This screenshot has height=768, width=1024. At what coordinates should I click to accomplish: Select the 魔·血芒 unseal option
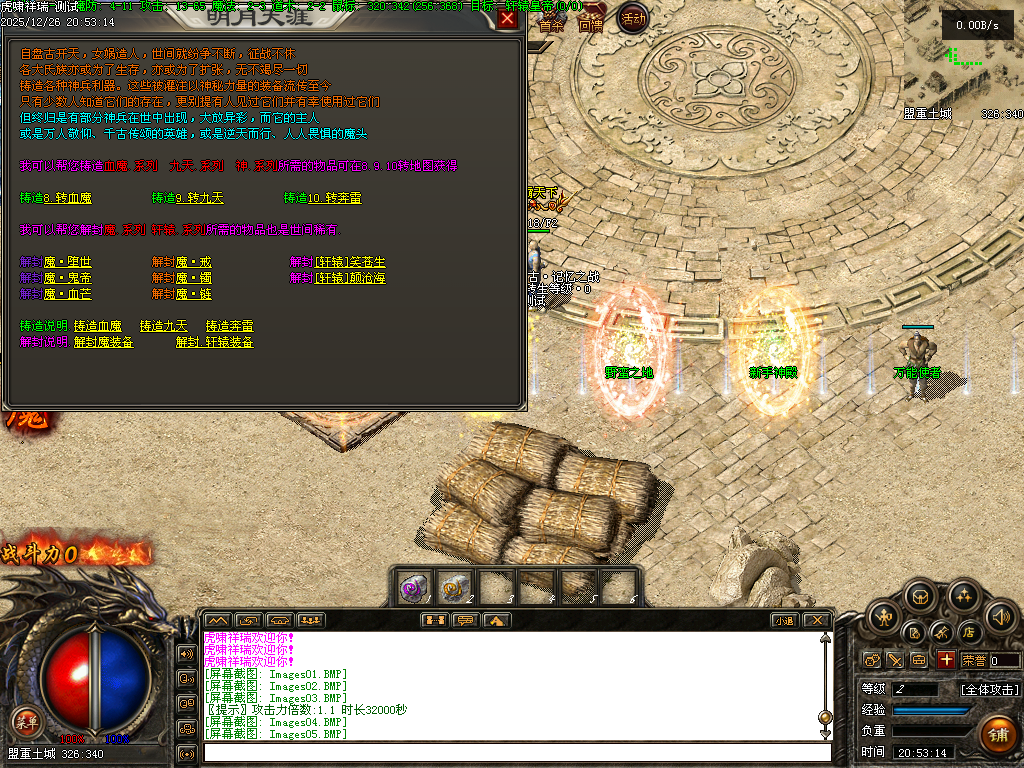coord(67,294)
